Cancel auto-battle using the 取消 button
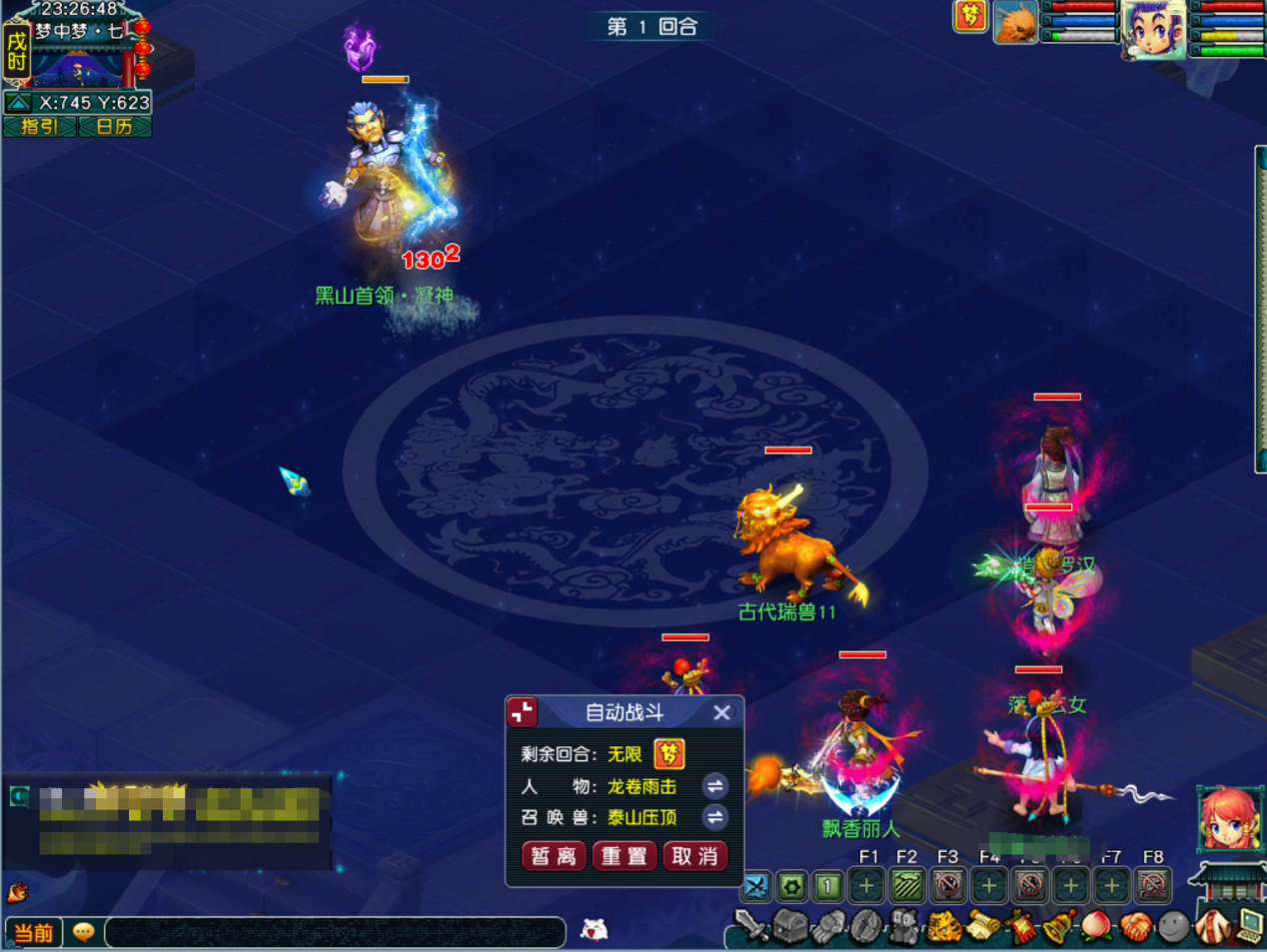Viewport: 1267px width, 952px height. (695, 856)
